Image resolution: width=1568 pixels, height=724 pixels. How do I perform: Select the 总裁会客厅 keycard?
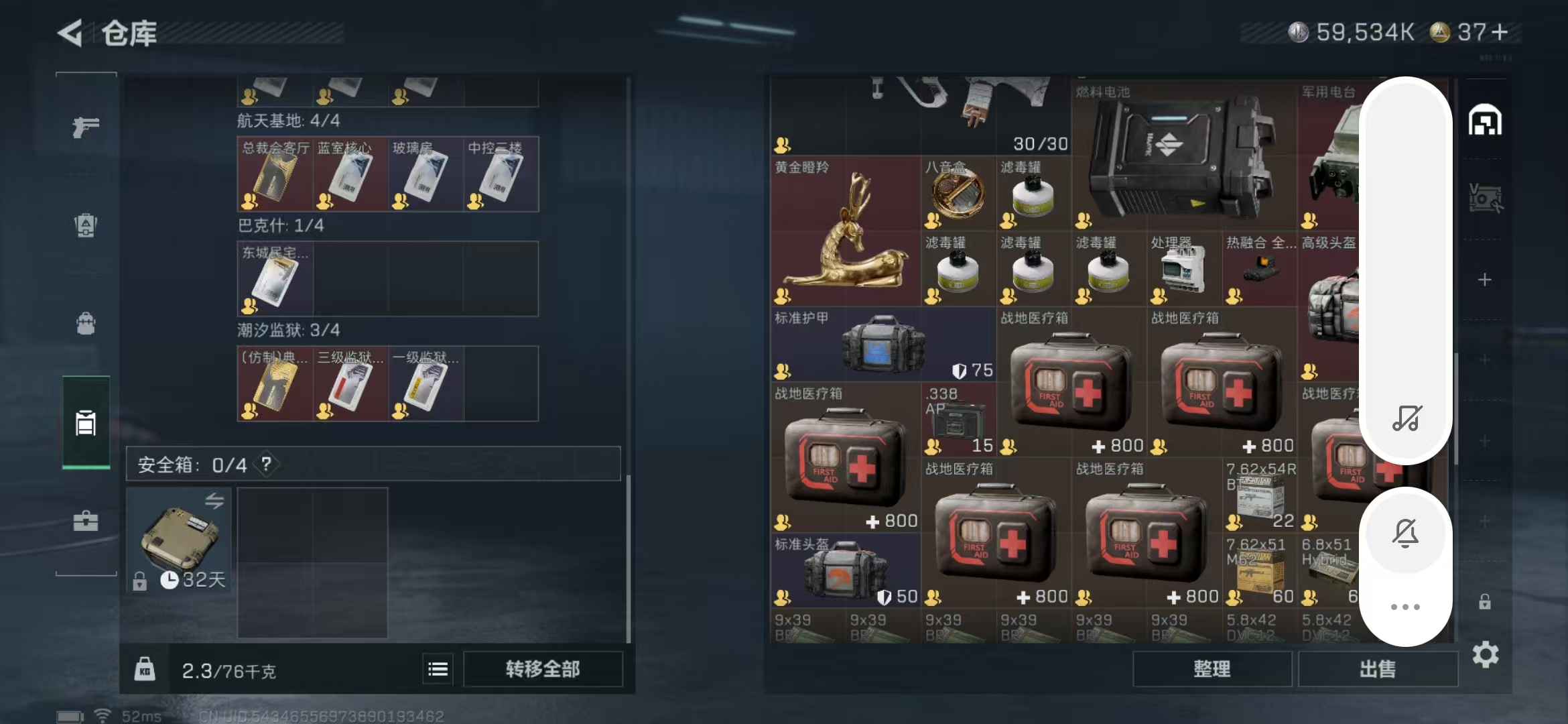point(275,175)
